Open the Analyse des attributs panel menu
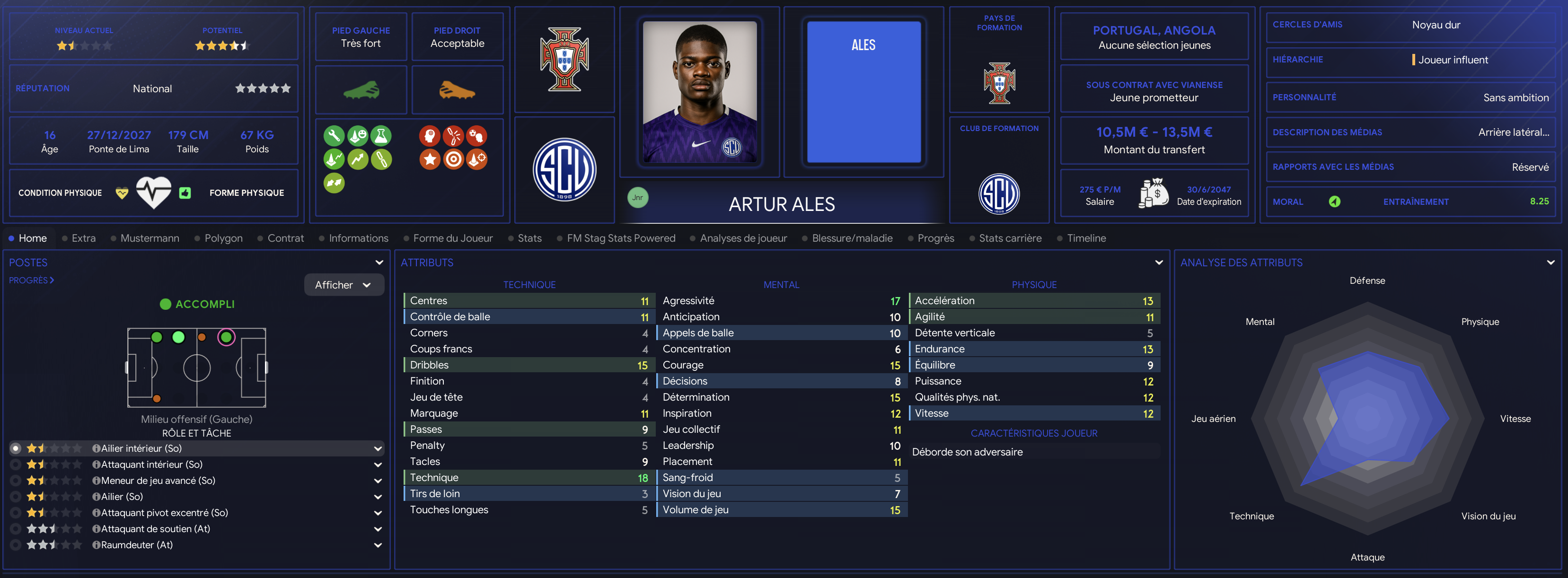This screenshot has height=578, width=1568. click(x=1550, y=262)
